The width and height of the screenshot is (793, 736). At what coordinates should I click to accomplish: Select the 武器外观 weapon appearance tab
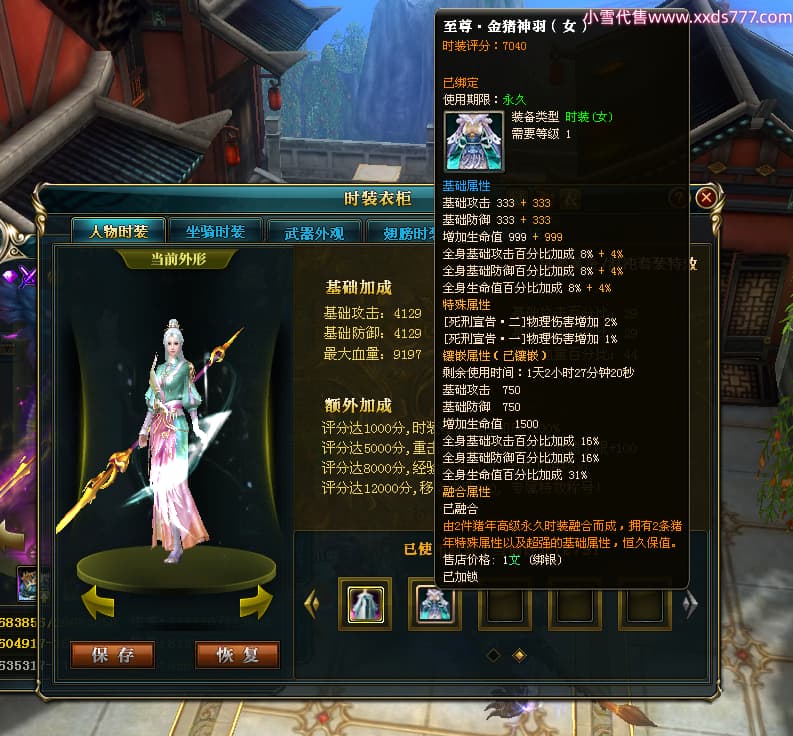(314, 233)
